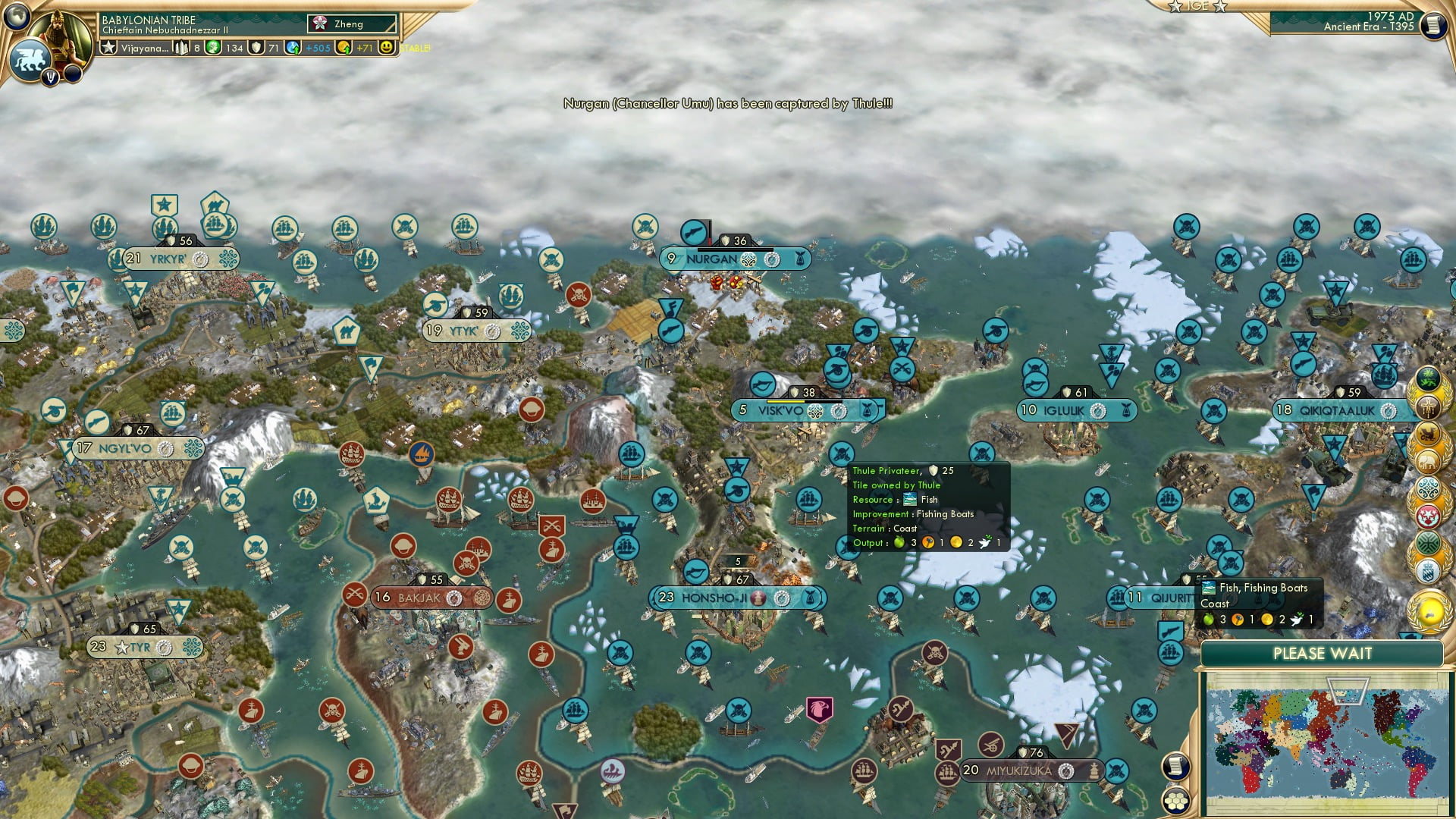Click the Zheng city-state button
1456x819 pixels.
pos(350,24)
